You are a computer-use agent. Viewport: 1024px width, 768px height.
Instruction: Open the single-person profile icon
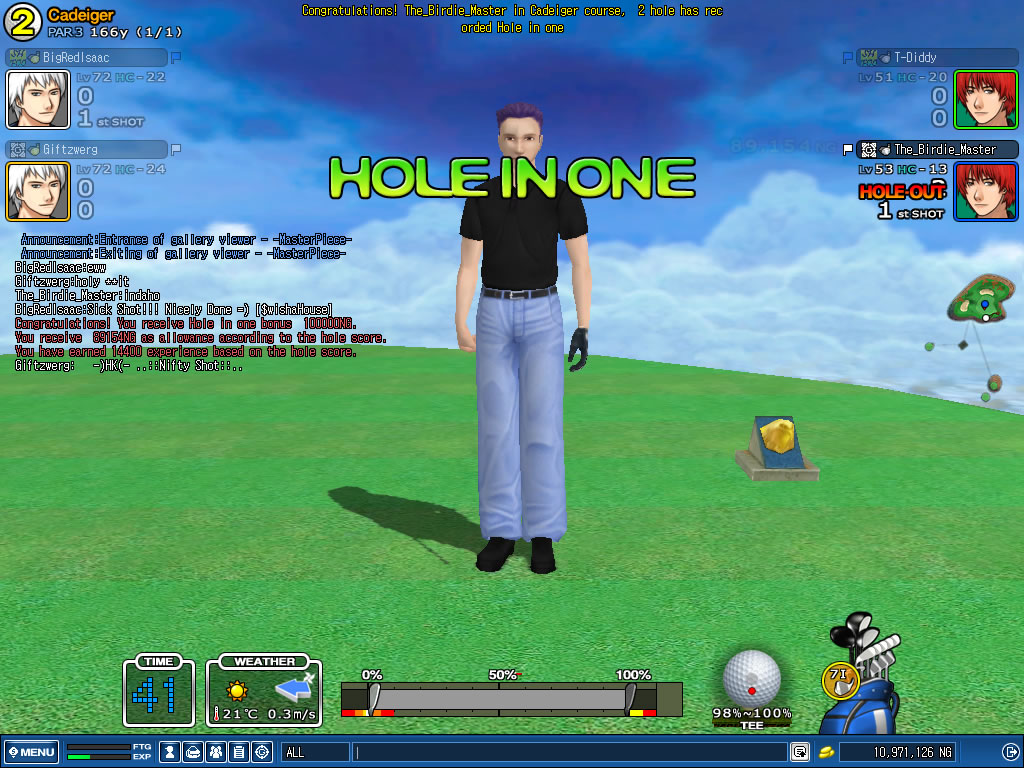point(171,752)
